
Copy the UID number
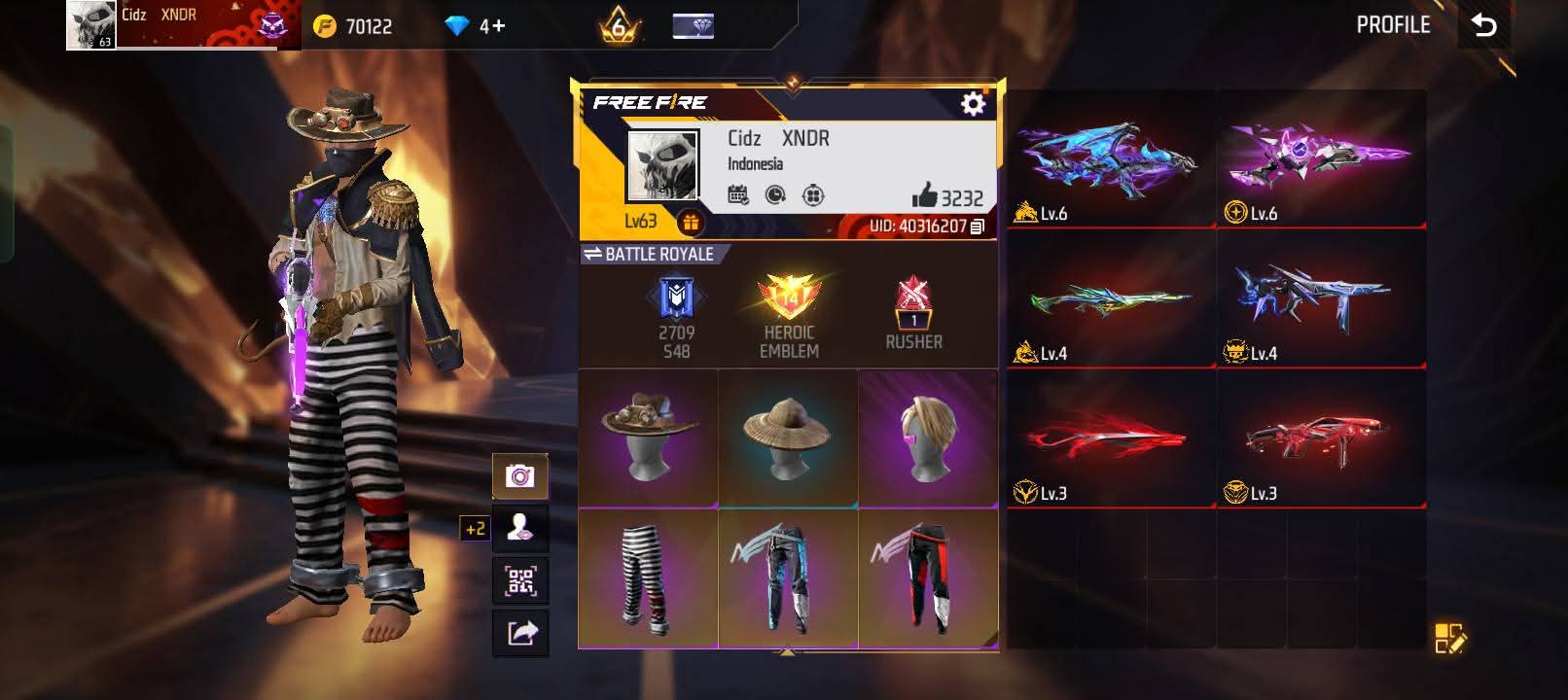click(x=978, y=227)
